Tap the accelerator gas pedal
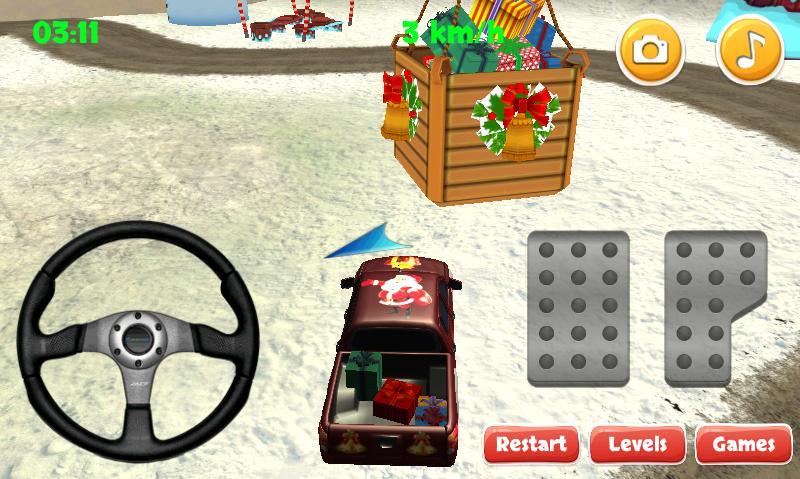 714,308
